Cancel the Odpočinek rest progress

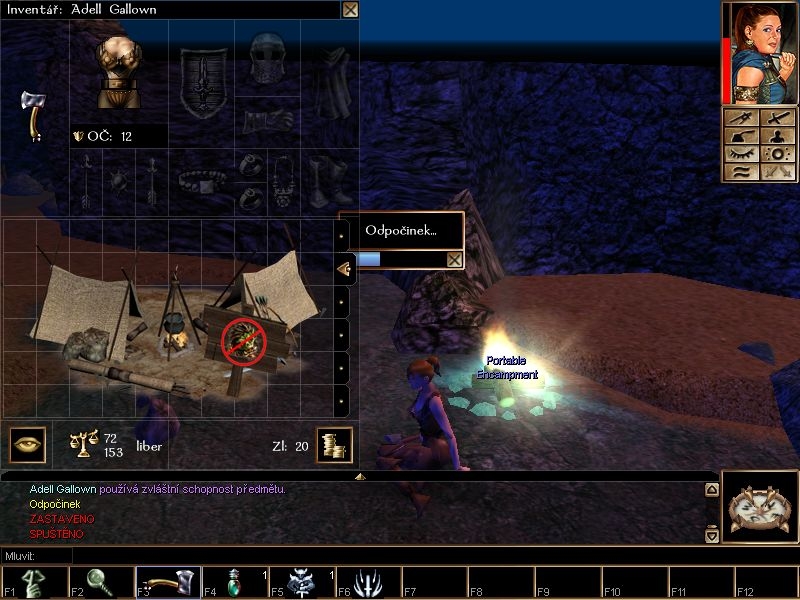point(454,260)
